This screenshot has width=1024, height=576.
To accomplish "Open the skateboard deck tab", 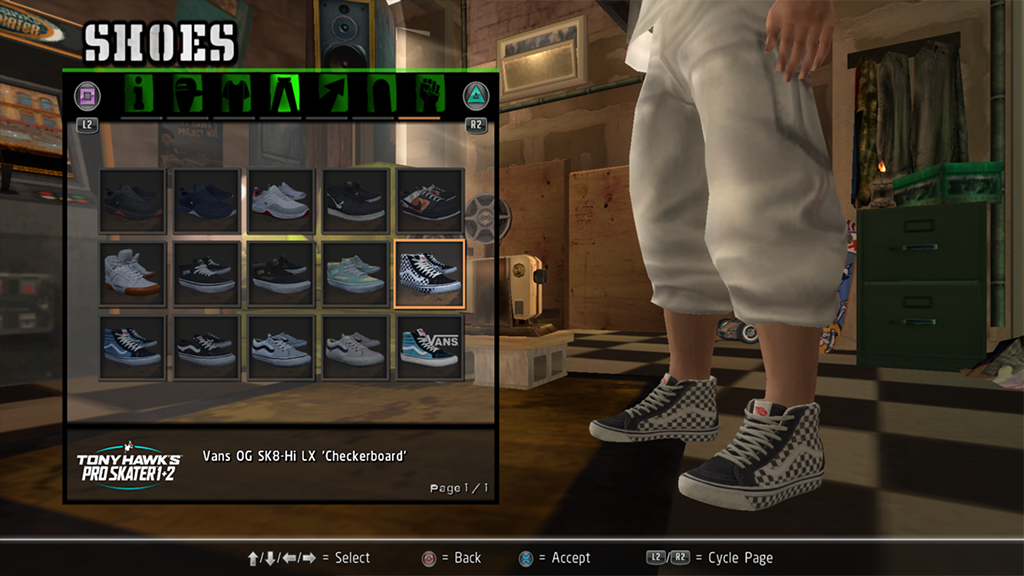I will [380, 96].
